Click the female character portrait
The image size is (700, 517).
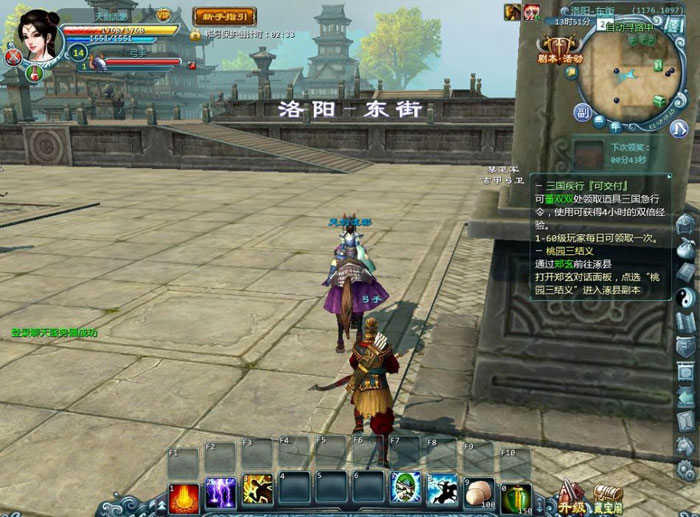(39, 35)
